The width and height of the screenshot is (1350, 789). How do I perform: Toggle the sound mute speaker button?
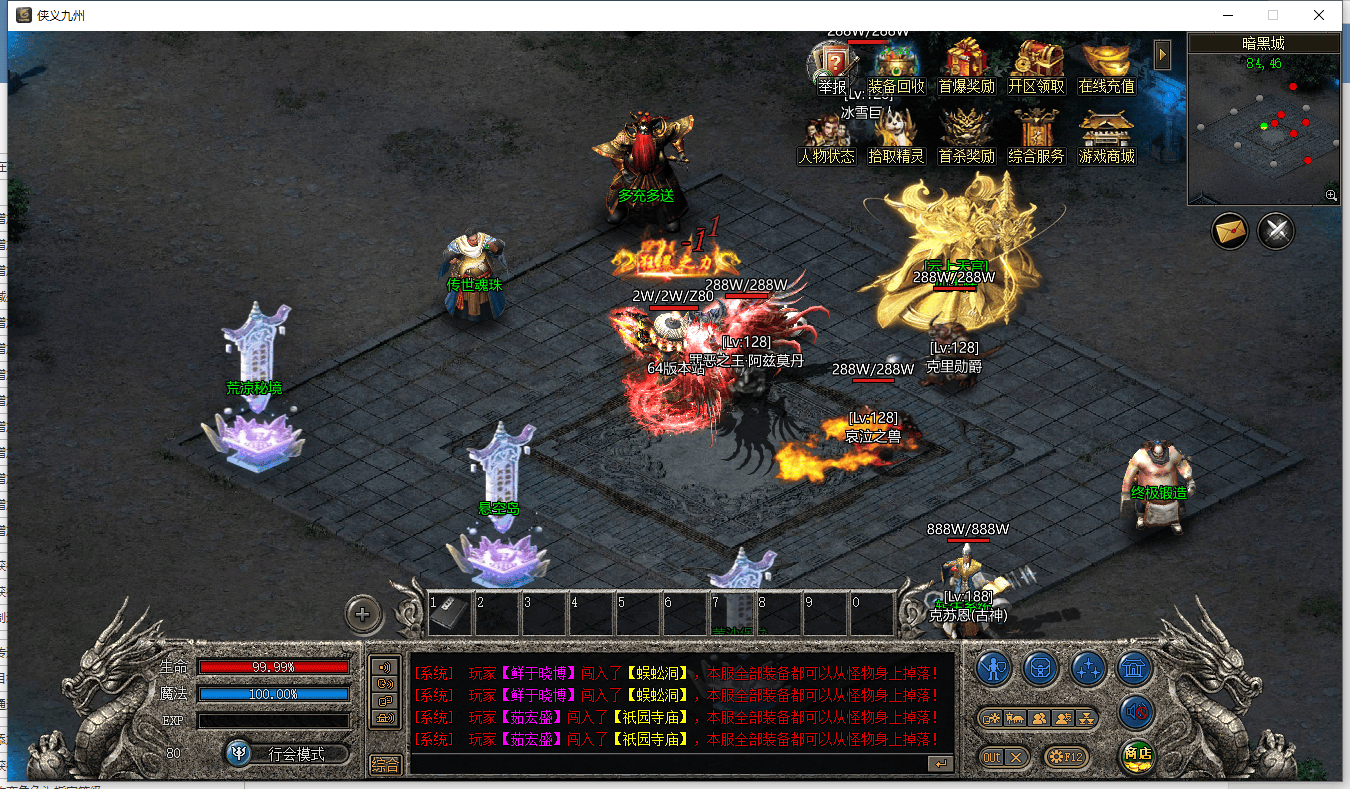click(x=1137, y=712)
